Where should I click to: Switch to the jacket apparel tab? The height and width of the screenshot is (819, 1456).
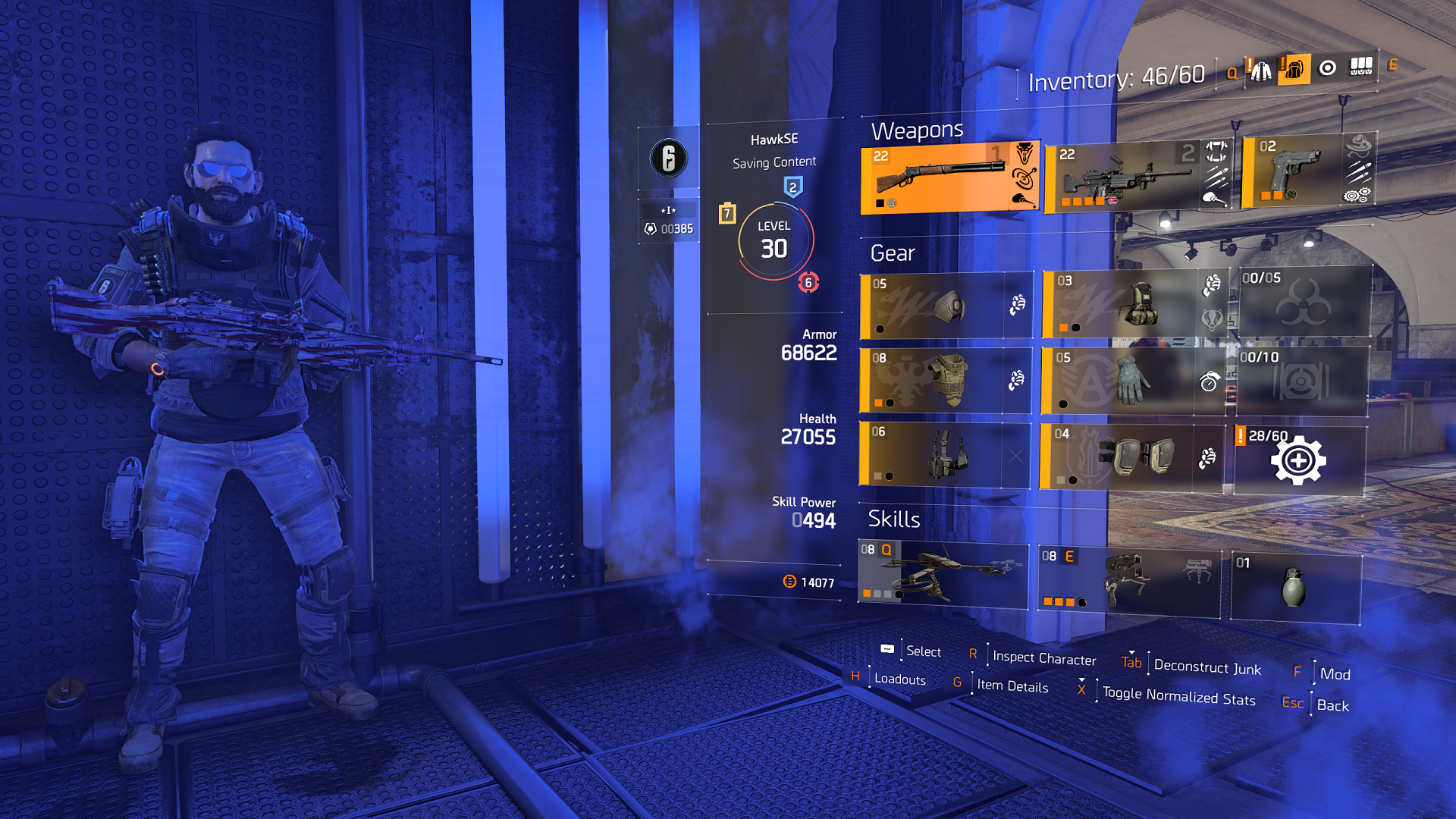(x=1260, y=71)
